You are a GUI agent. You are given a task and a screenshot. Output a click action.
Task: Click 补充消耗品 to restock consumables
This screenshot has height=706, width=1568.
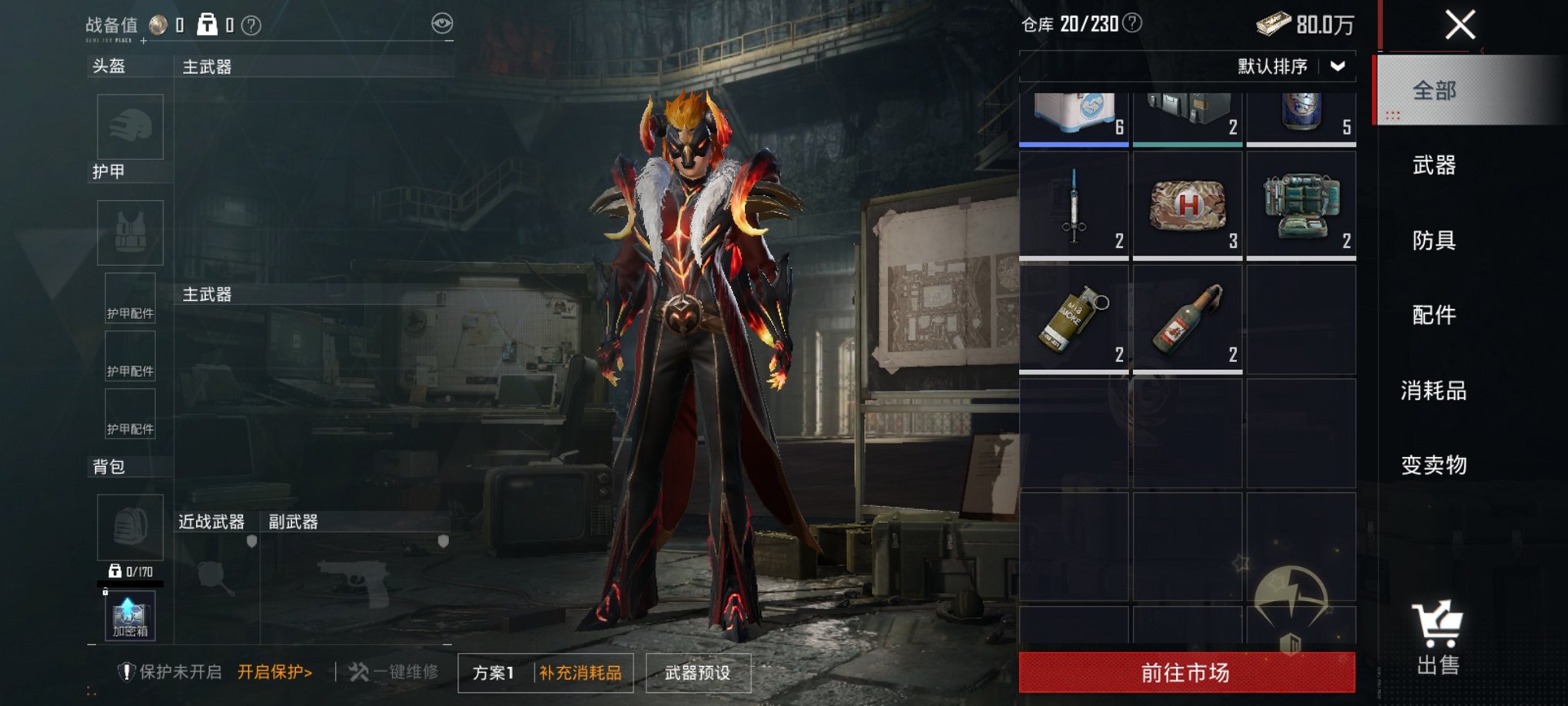pos(580,673)
